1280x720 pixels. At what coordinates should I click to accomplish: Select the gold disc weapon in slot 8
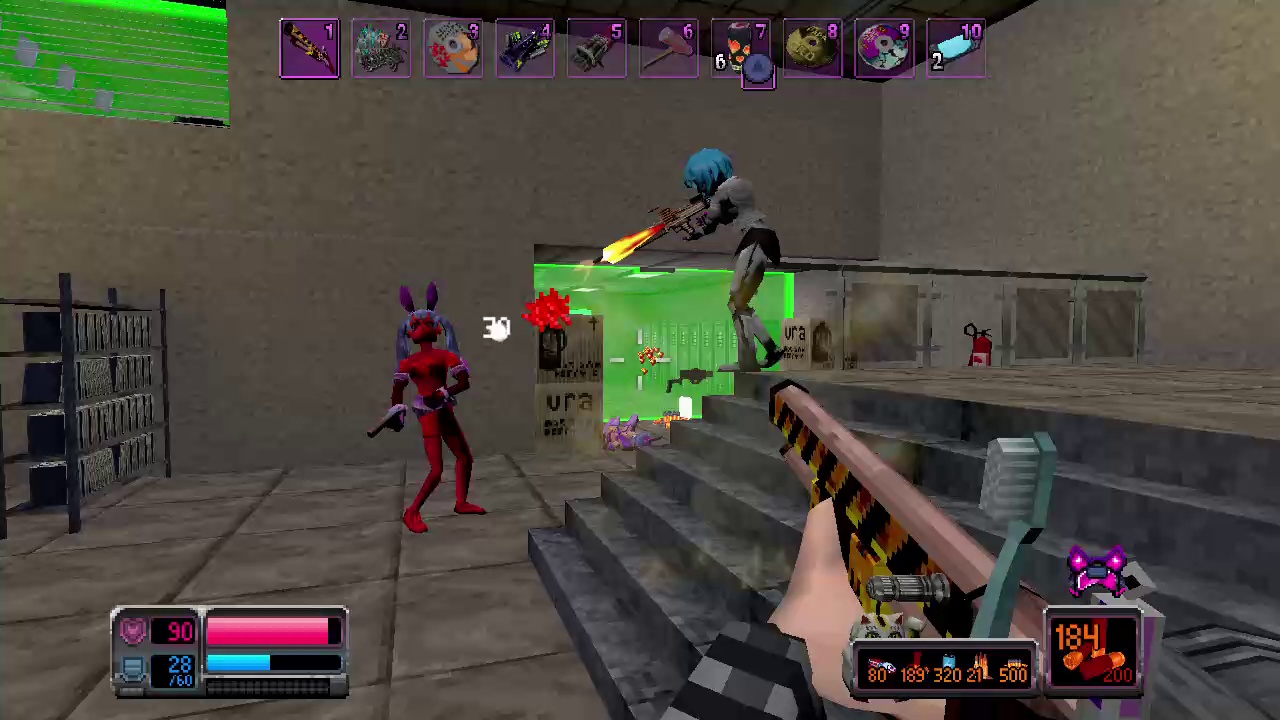(x=812, y=47)
